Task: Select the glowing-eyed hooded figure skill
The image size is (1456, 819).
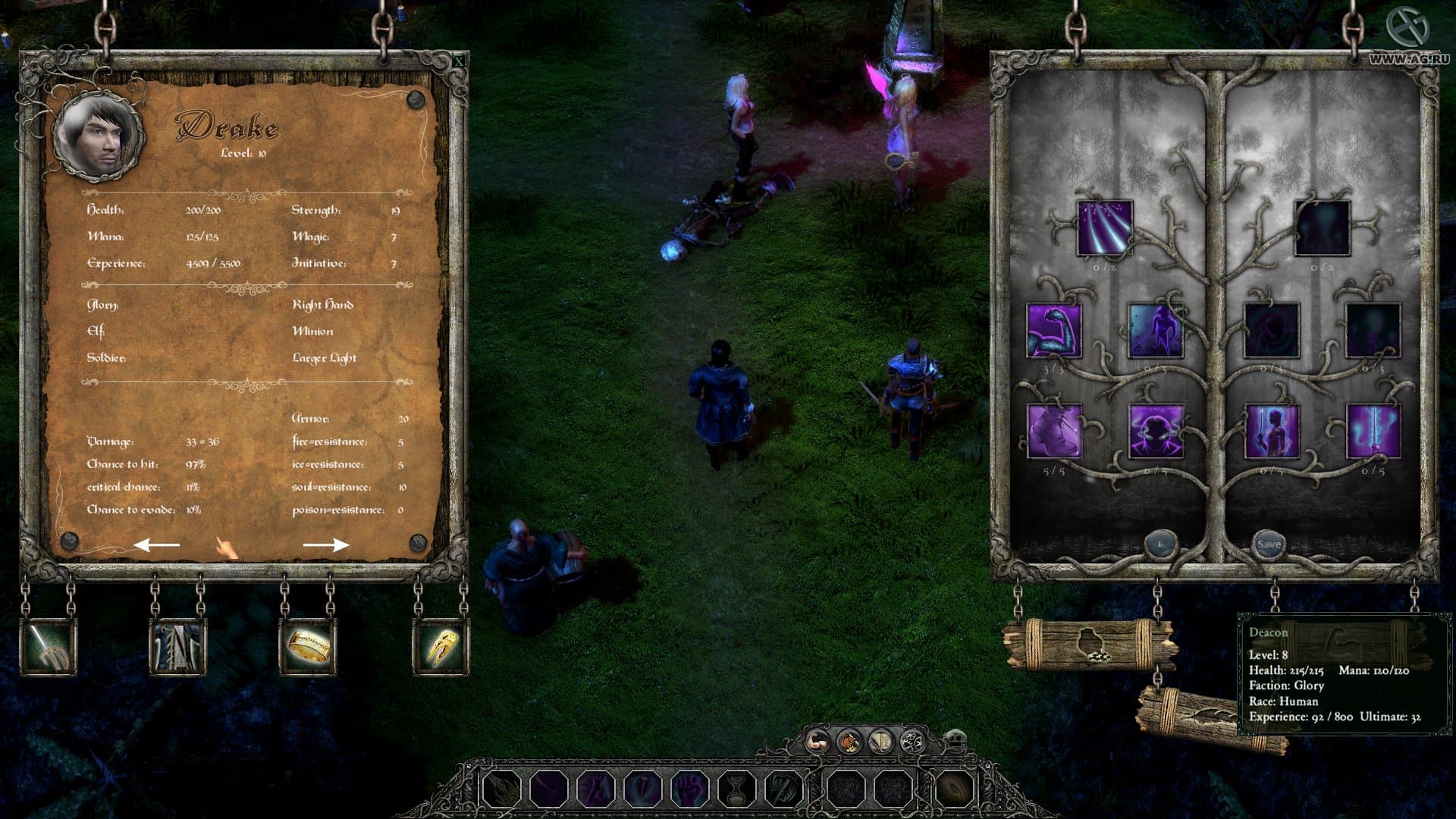Action: point(1156,432)
